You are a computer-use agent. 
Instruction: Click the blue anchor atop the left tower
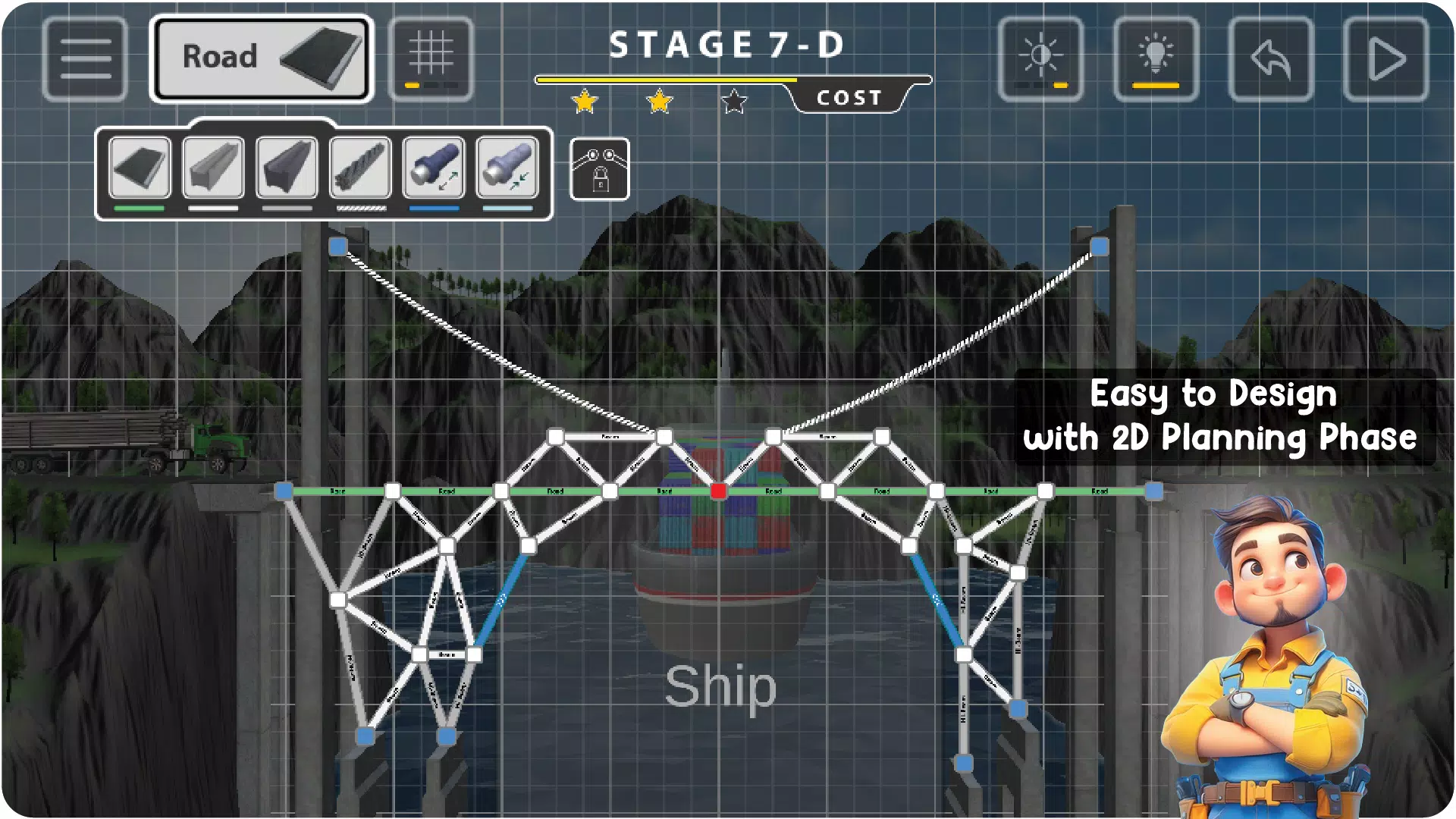tap(337, 246)
